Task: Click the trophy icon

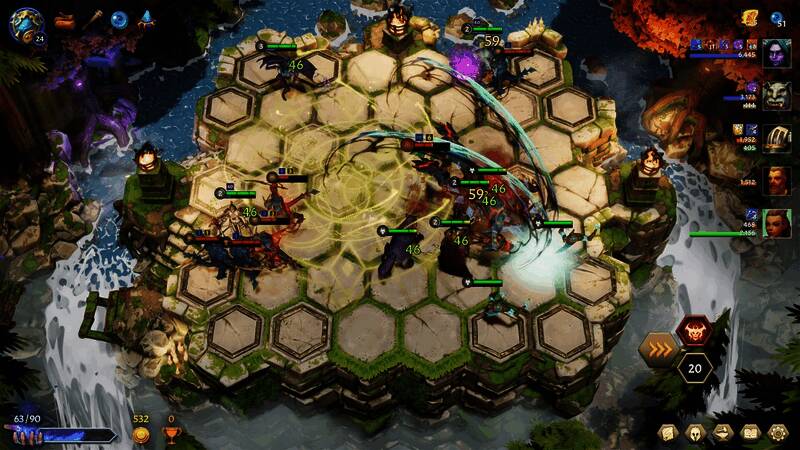Action: [170, 434]
